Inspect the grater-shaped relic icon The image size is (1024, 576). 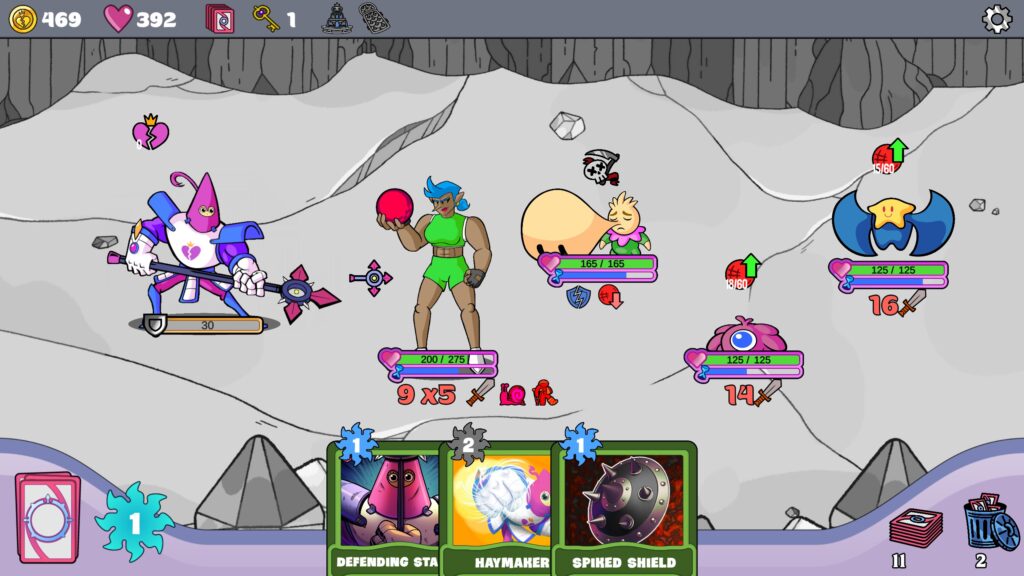[374, 18]
